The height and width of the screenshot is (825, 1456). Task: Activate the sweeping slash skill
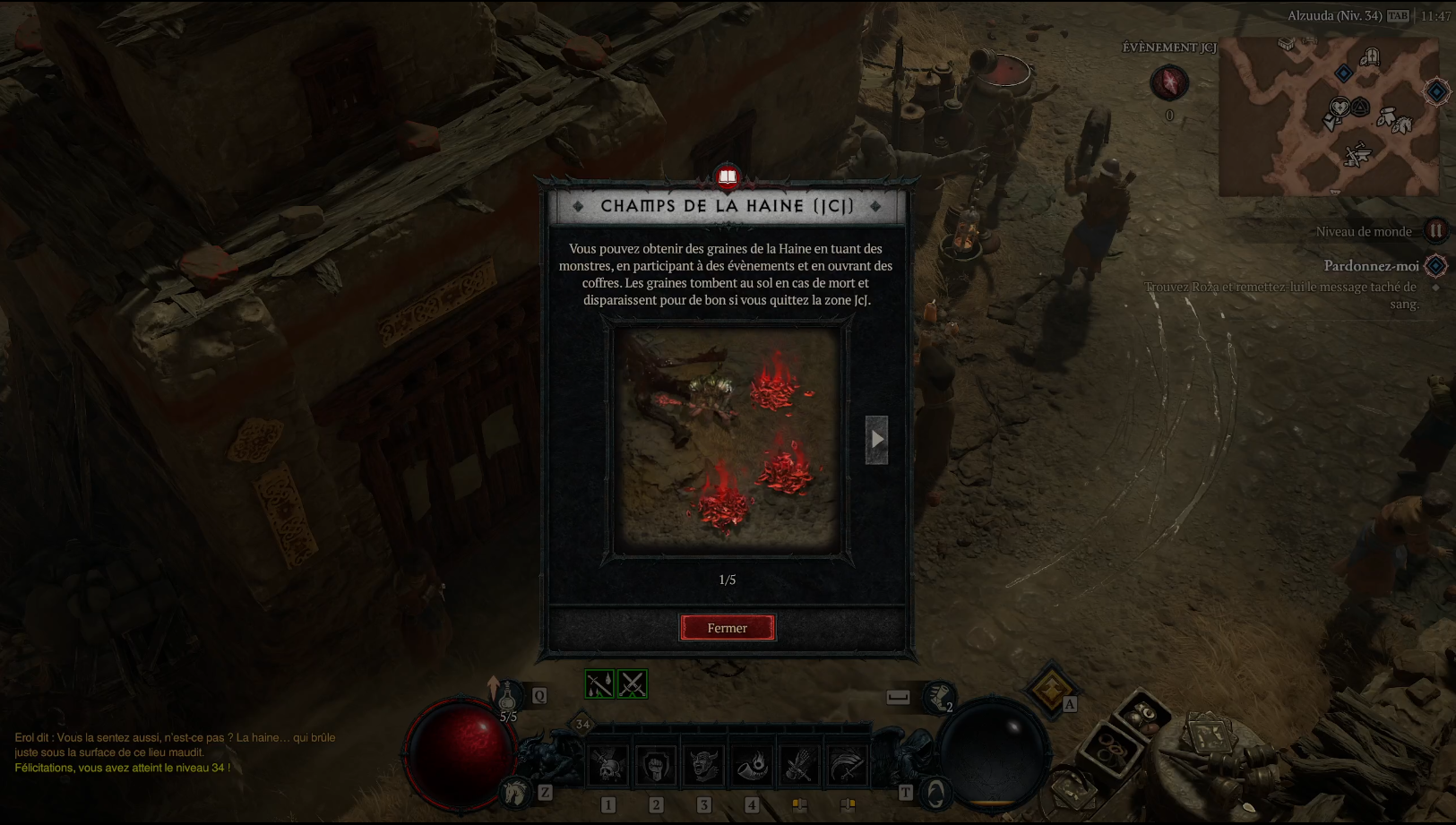[847, 766]
